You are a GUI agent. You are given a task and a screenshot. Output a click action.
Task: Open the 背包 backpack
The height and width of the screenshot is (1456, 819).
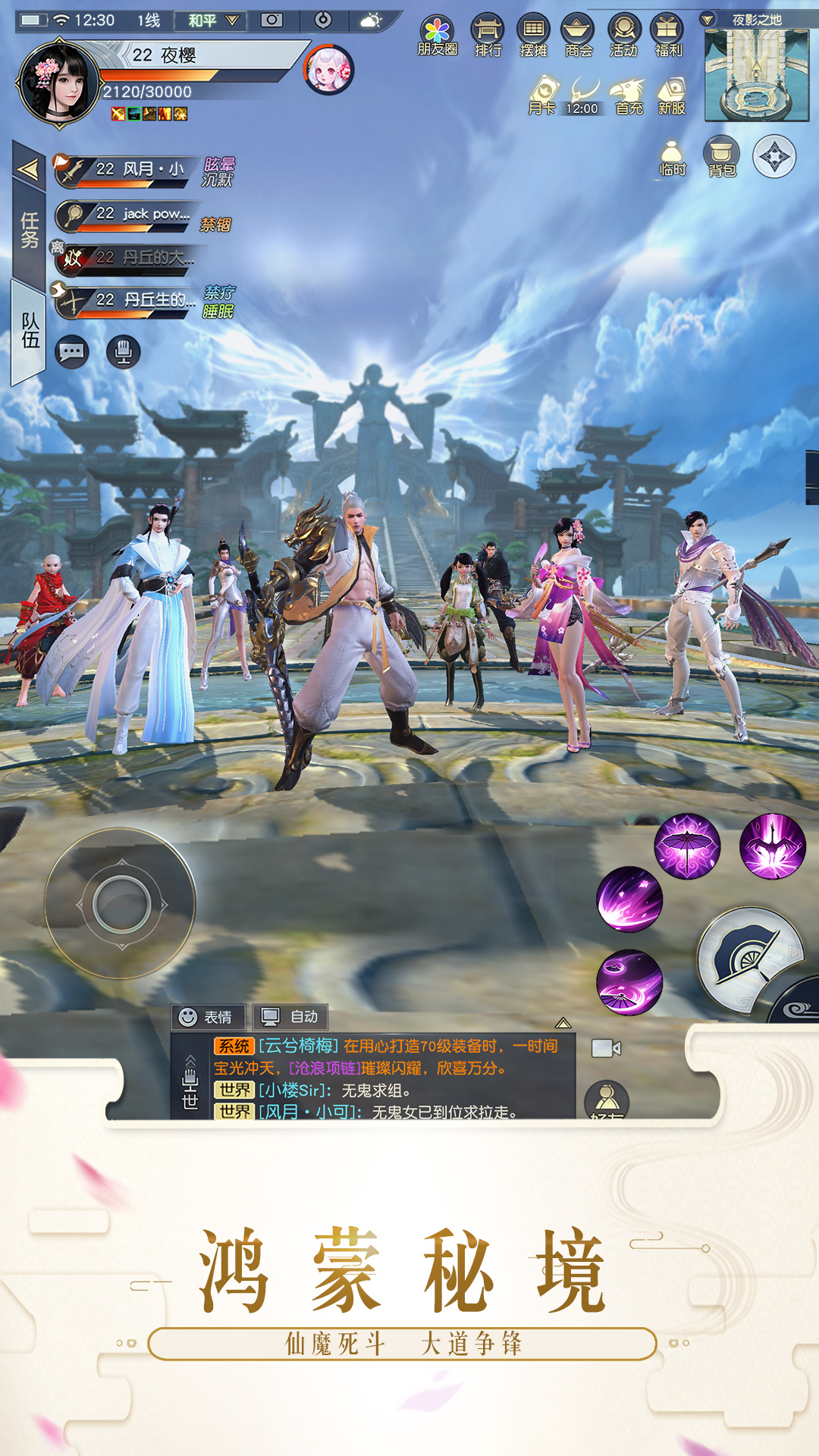coord(721,157)
